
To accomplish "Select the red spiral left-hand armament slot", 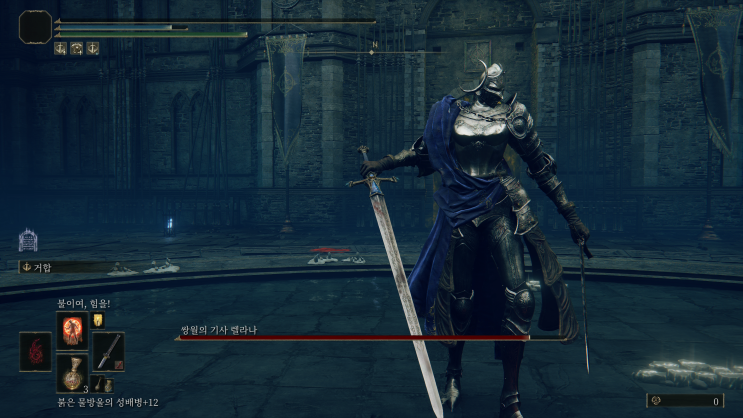I will [33, 352].
